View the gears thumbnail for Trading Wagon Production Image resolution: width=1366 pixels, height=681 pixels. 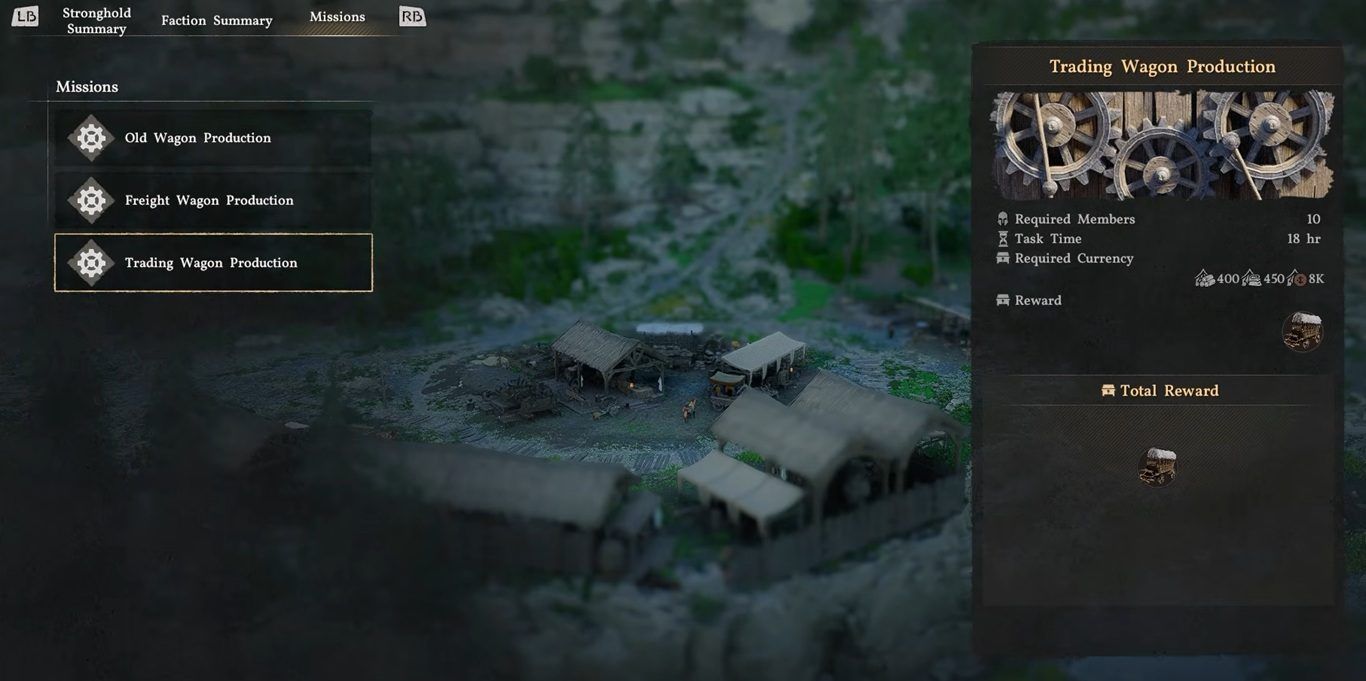coord(1162,145)
